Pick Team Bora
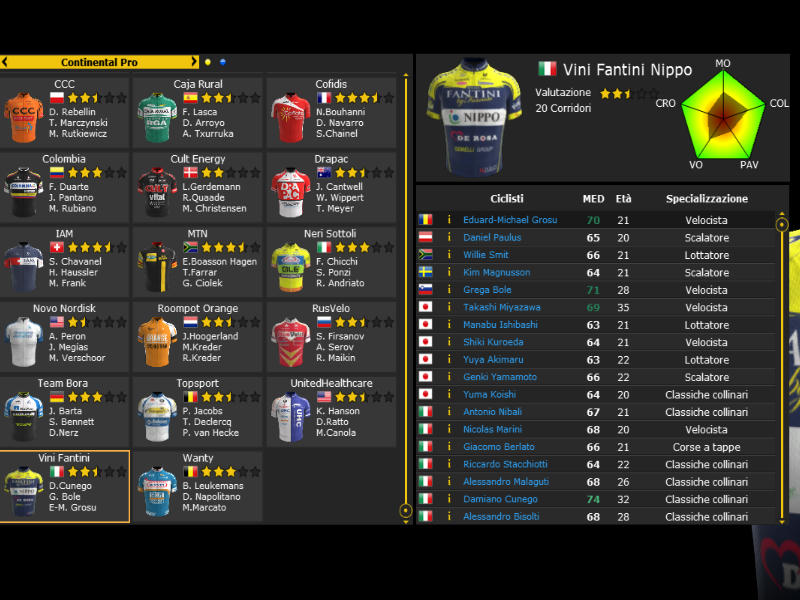 65,411
